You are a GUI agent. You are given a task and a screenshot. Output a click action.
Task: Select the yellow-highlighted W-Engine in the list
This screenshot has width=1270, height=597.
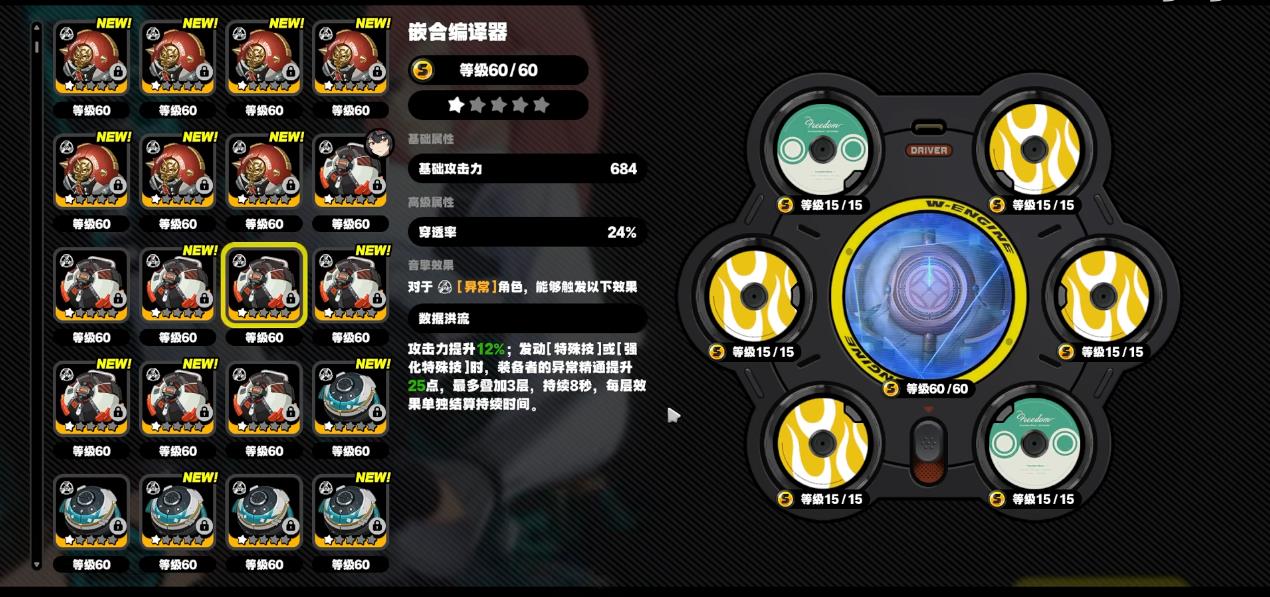[x=264, y=285]
